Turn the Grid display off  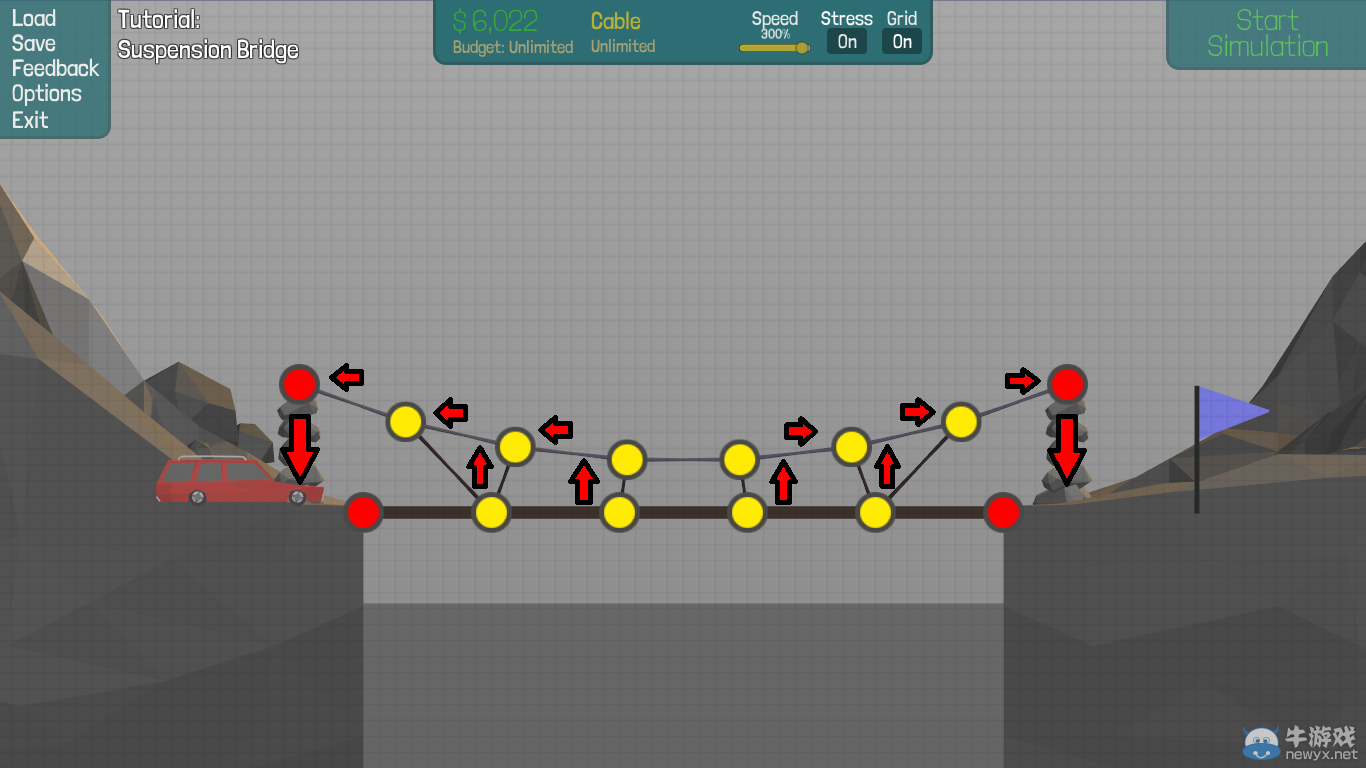[x=901, y=41]
